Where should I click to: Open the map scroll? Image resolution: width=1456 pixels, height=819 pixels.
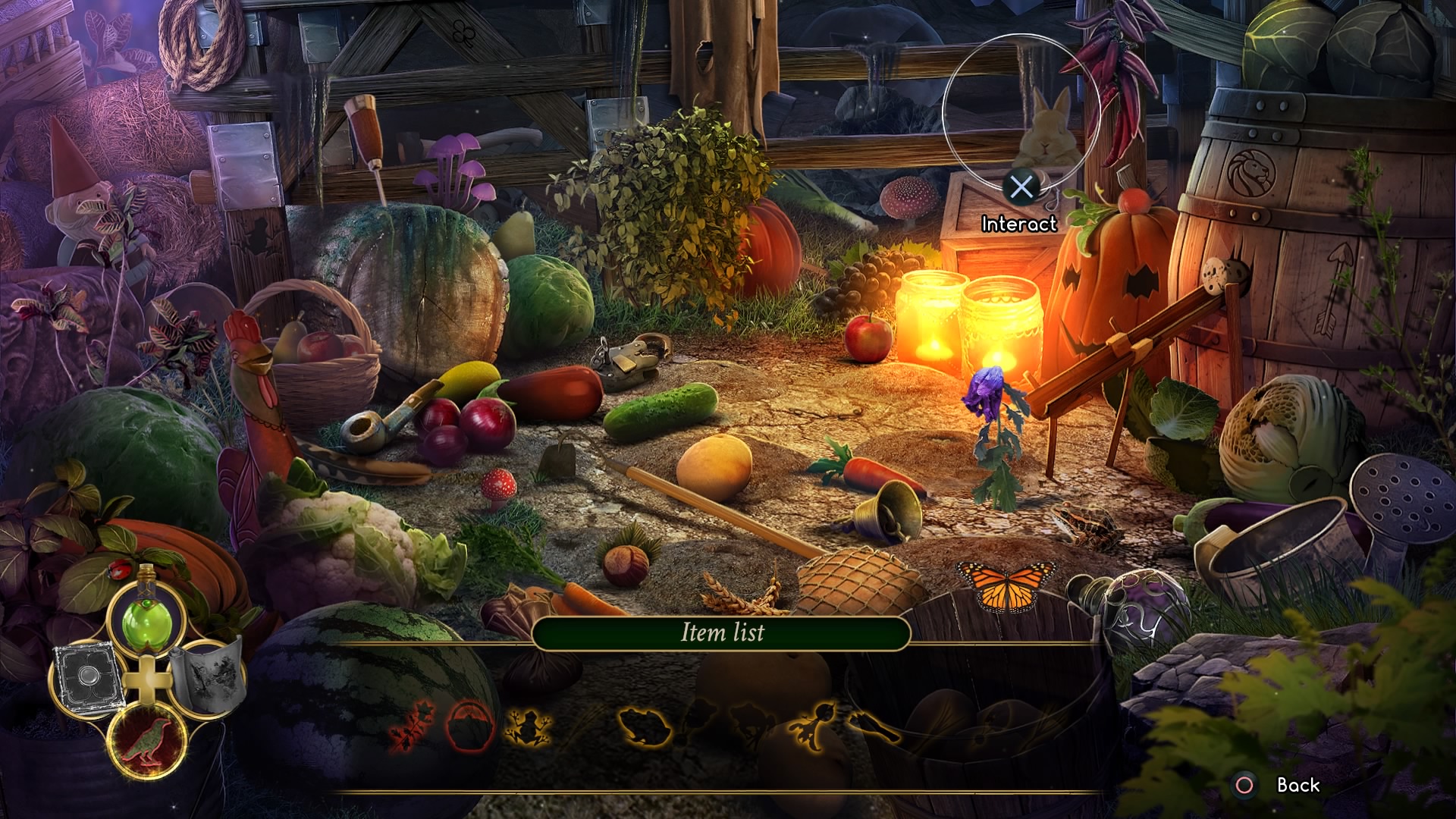point(206,675)
